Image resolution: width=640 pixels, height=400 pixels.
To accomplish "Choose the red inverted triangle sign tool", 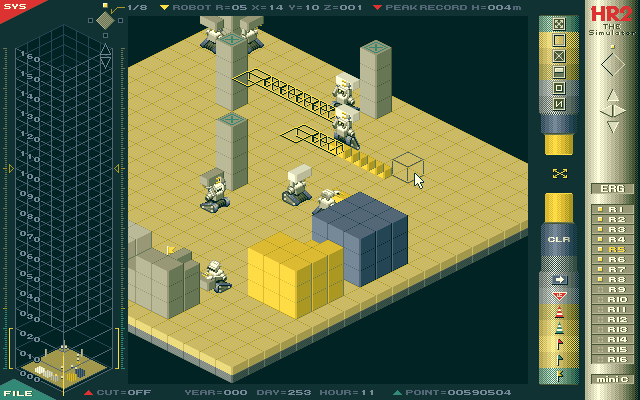I will [x=559, y=296].
